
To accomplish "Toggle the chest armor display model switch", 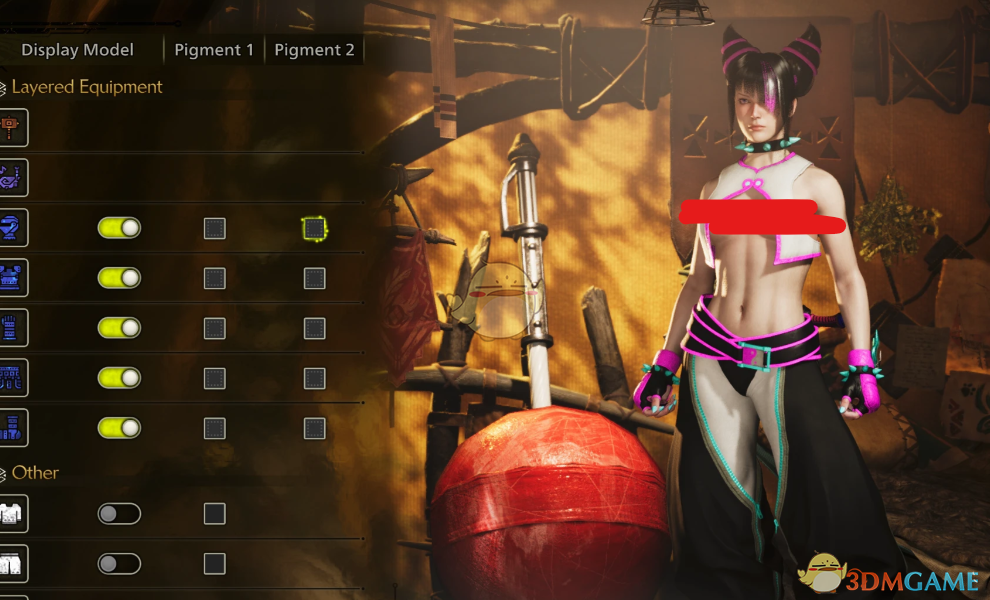I will [119, 278].
